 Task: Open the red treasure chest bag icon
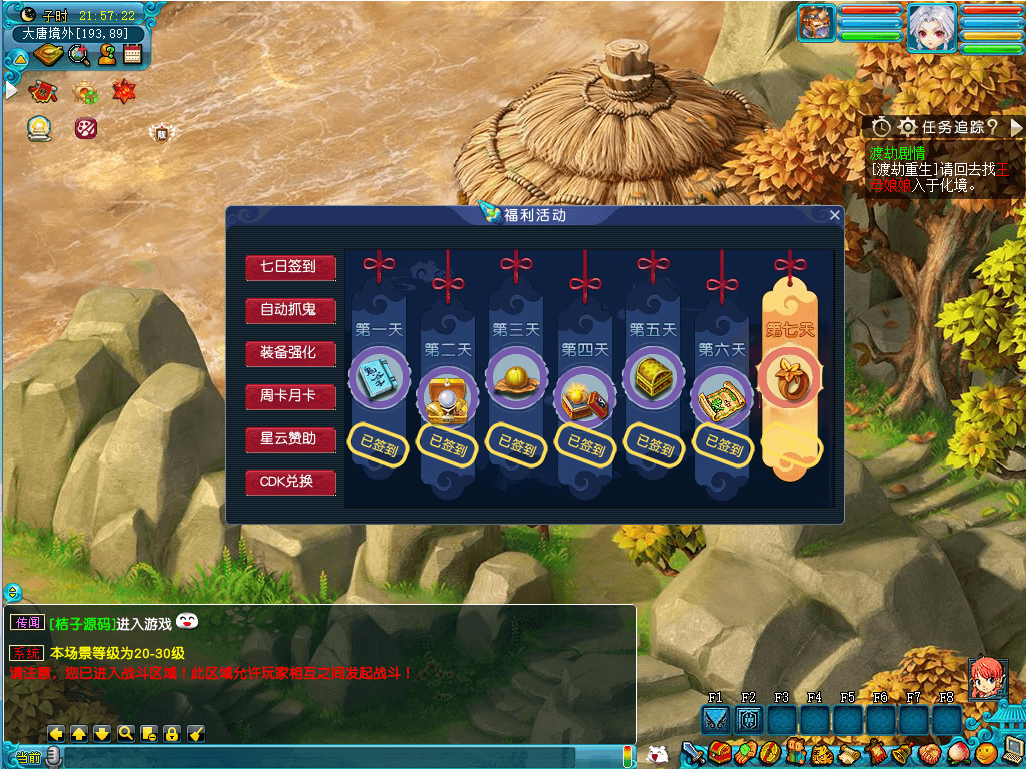tap(720, 752)
